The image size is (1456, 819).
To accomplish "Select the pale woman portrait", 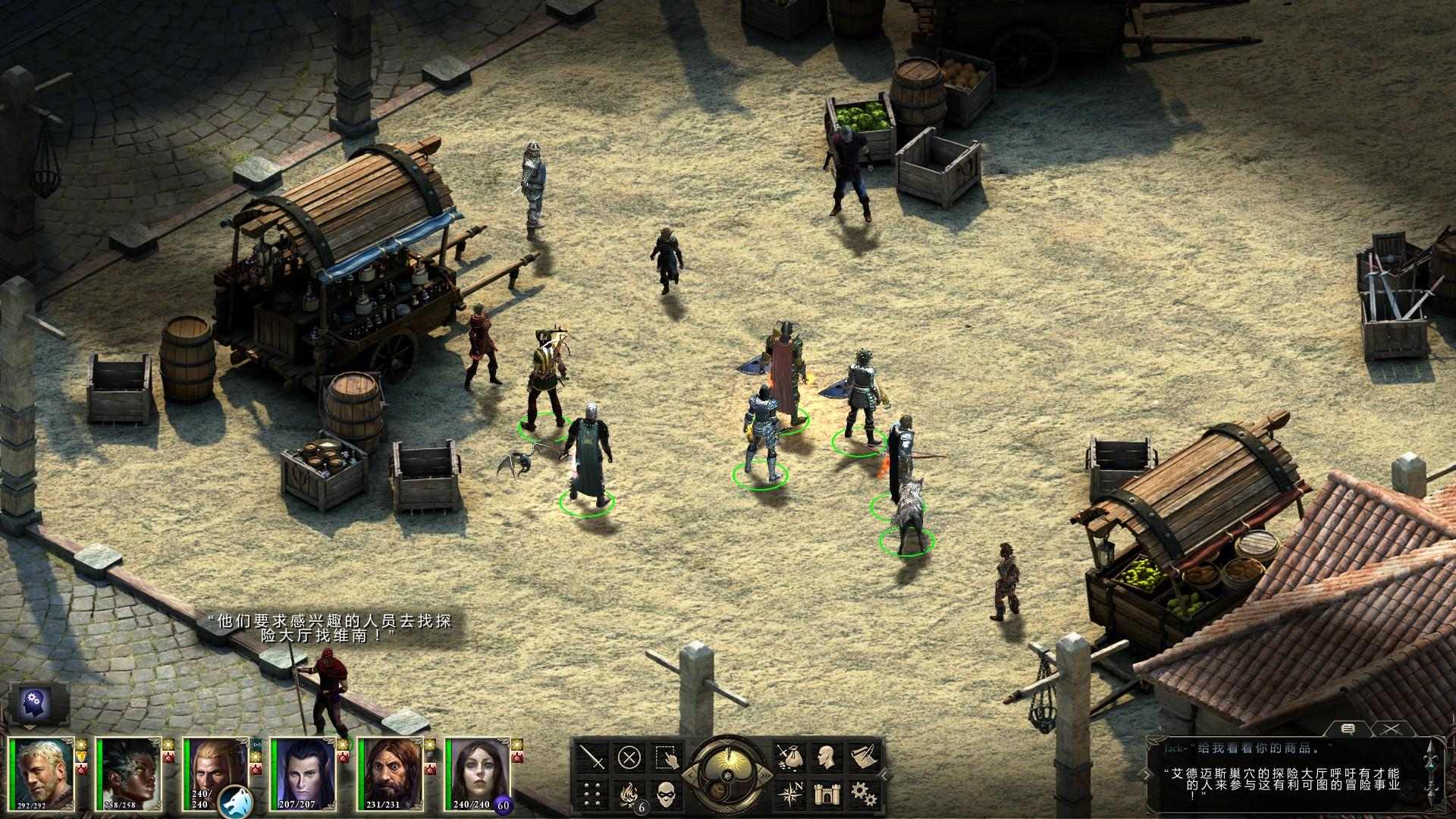I will pyautogui.click(x=478, y=773).
